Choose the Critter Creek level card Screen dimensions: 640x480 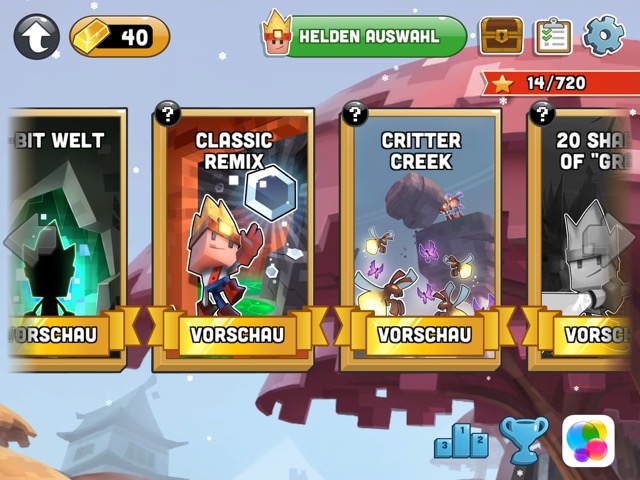(x=421, y=220)
